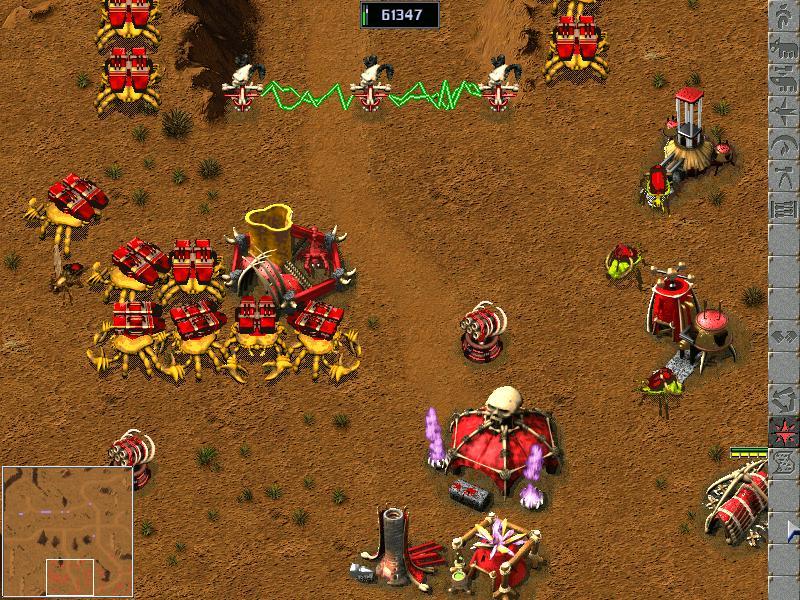The height and width of the screenshot is (600, 800).
Task: Pick the flying bird glyph button
Action: click(x=784, y=113)
